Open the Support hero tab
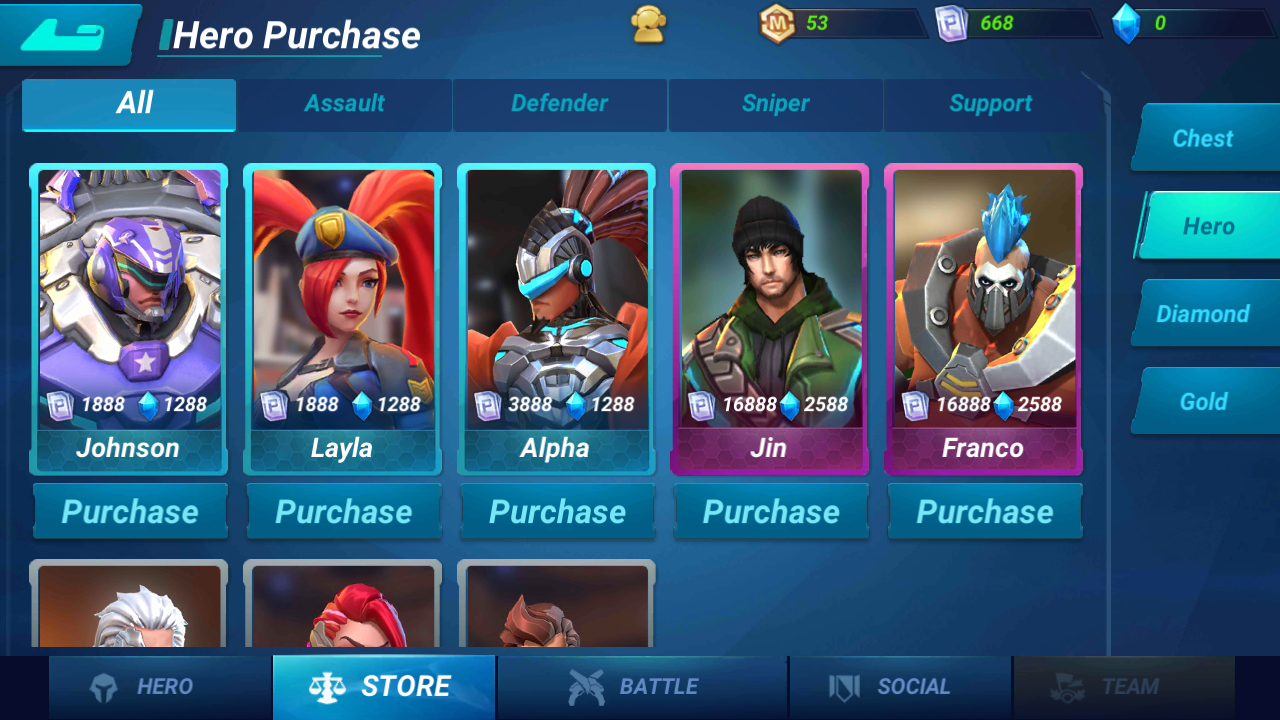 coord(990,104)
